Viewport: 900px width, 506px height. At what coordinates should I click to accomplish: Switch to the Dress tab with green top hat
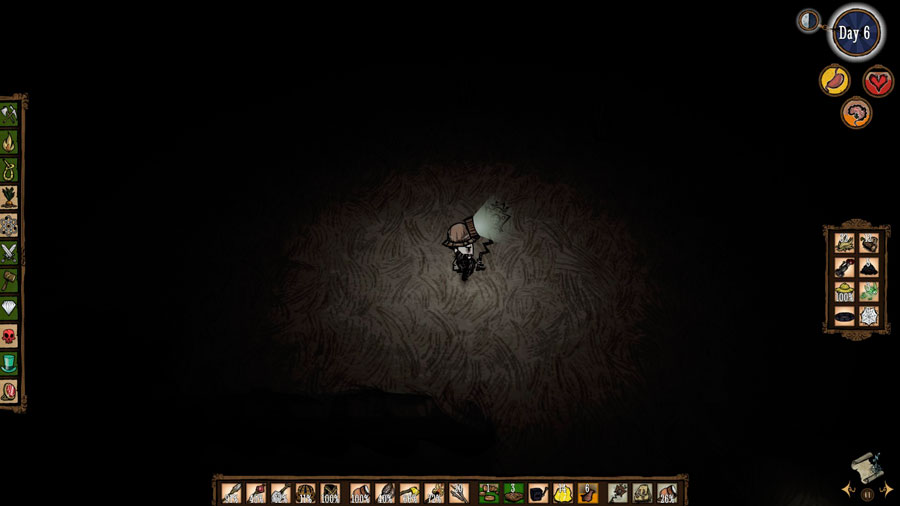10,362
